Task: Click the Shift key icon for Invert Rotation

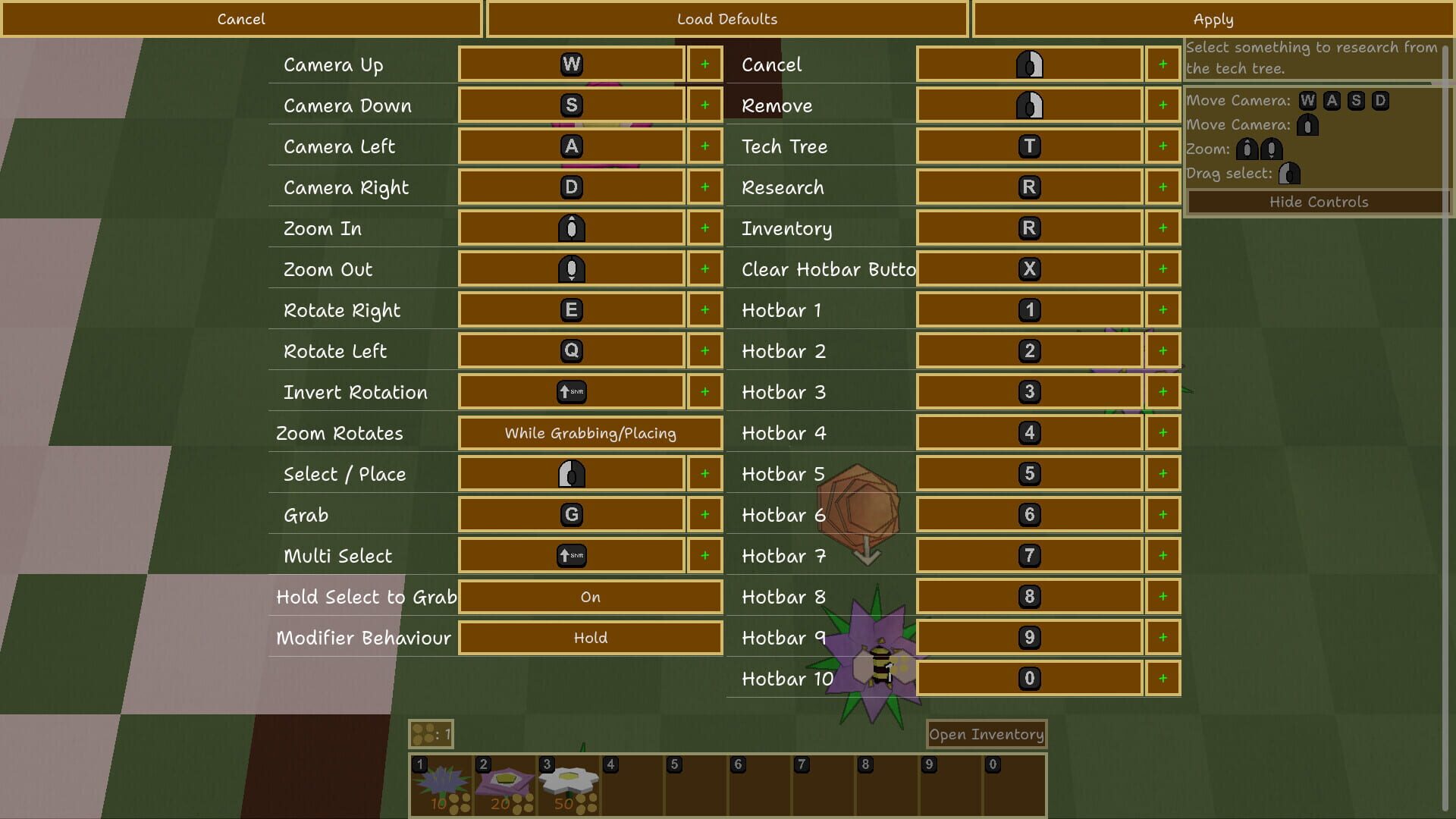Action: (x=570, y=391)
